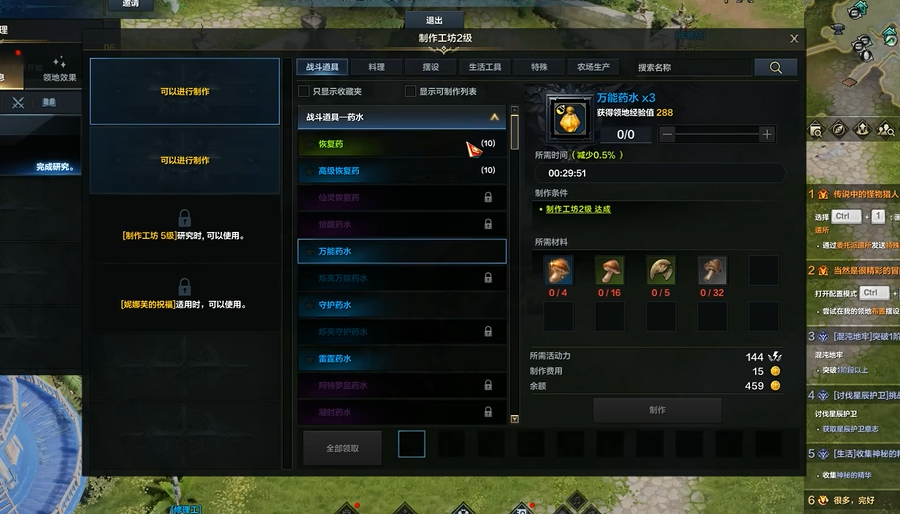The image size is (900, 514).
Task: Click the magnifying glass search button
Action: click(x=776, y=67)
